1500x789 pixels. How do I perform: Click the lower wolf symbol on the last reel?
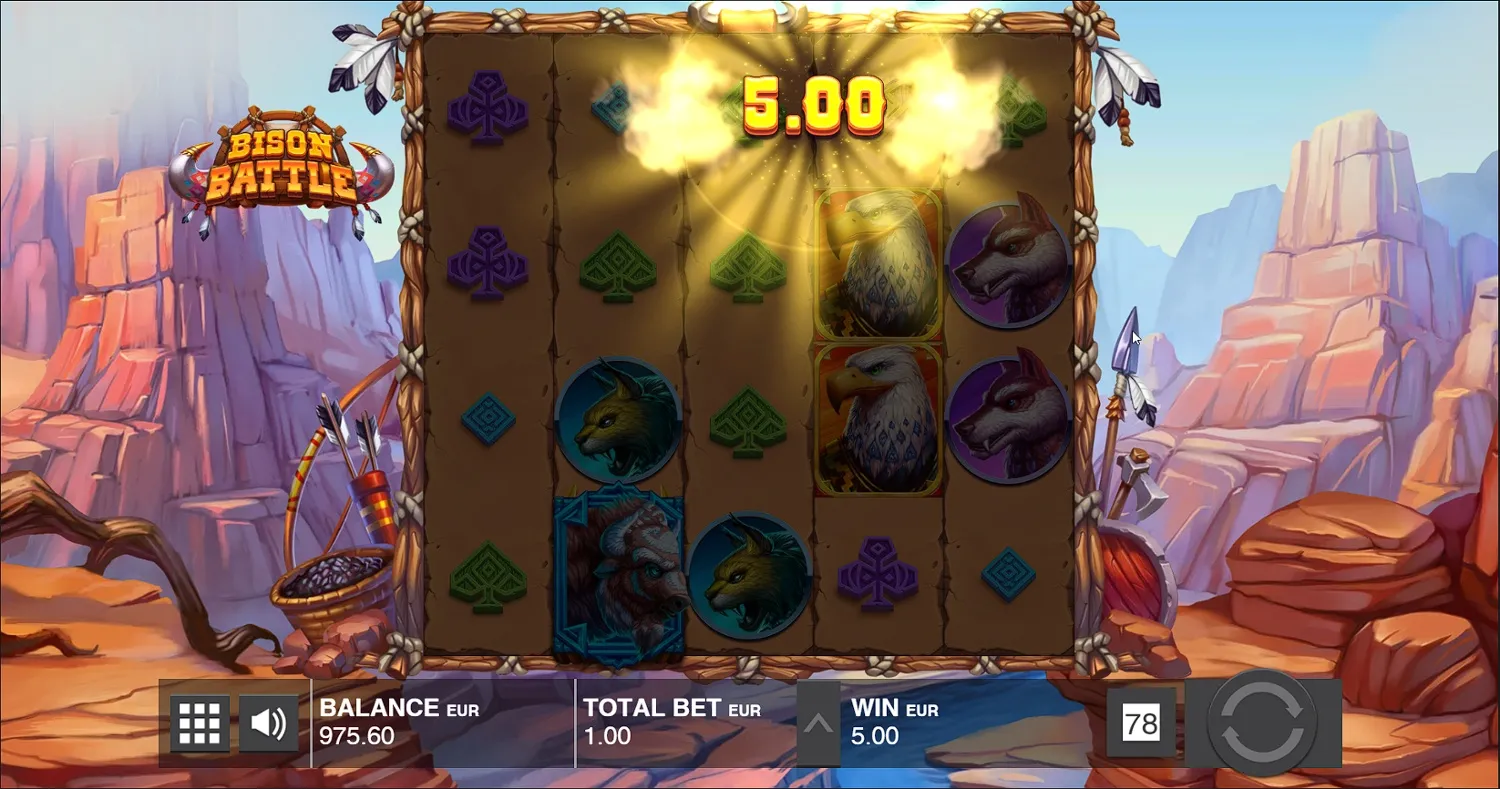click(1006, 420)
